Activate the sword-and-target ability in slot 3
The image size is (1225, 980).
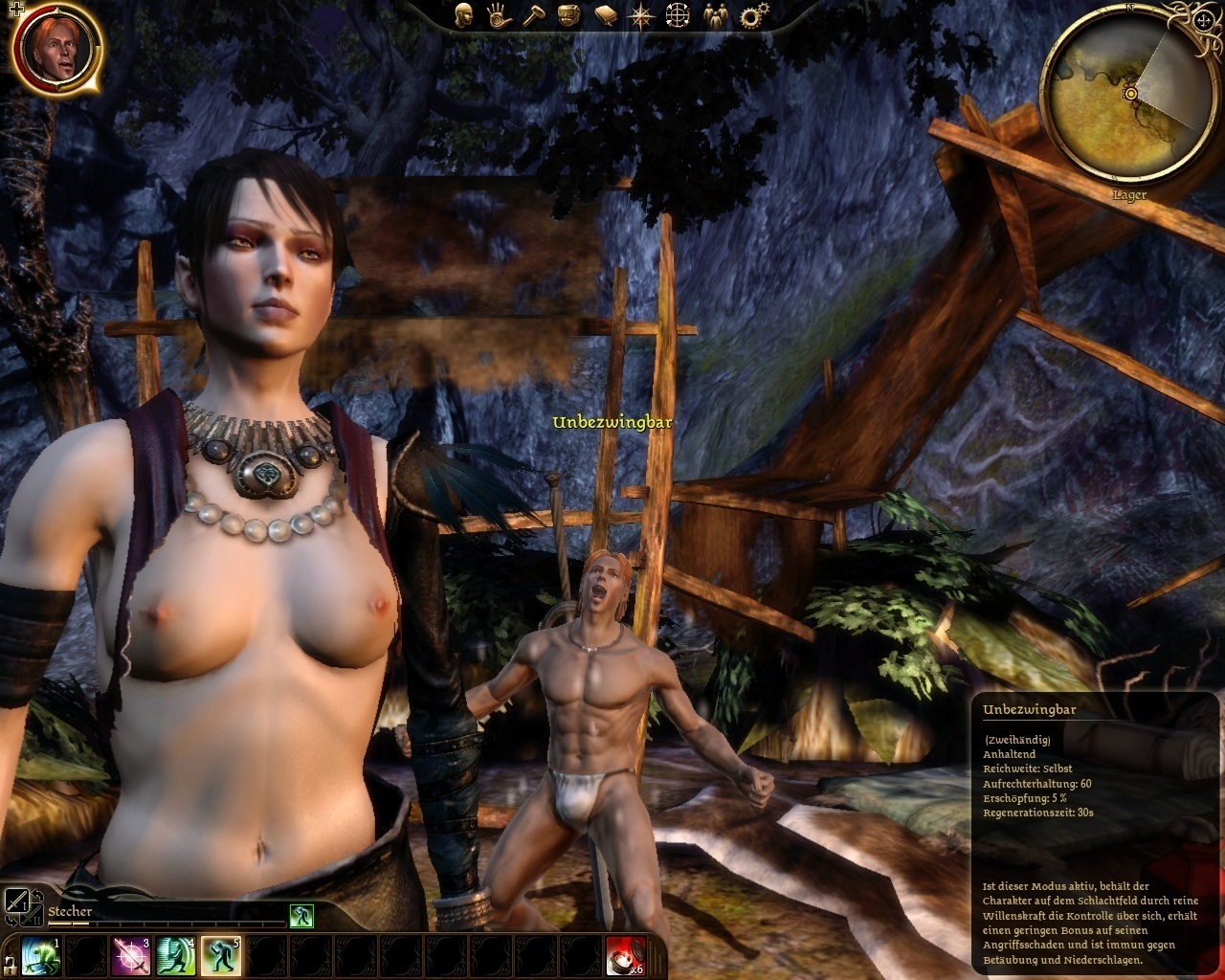(130, 956)
